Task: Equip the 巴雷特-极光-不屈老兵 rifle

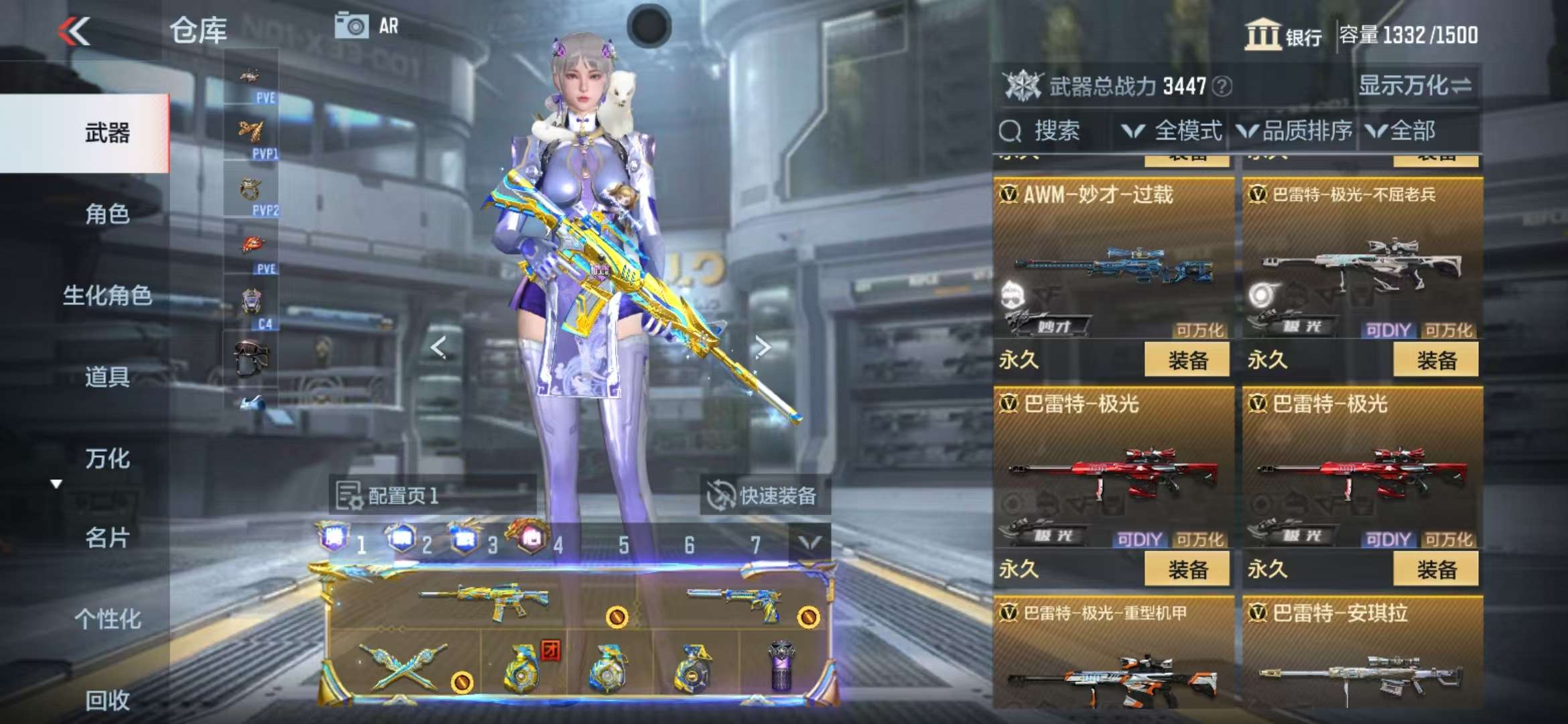Action: 1435,360
